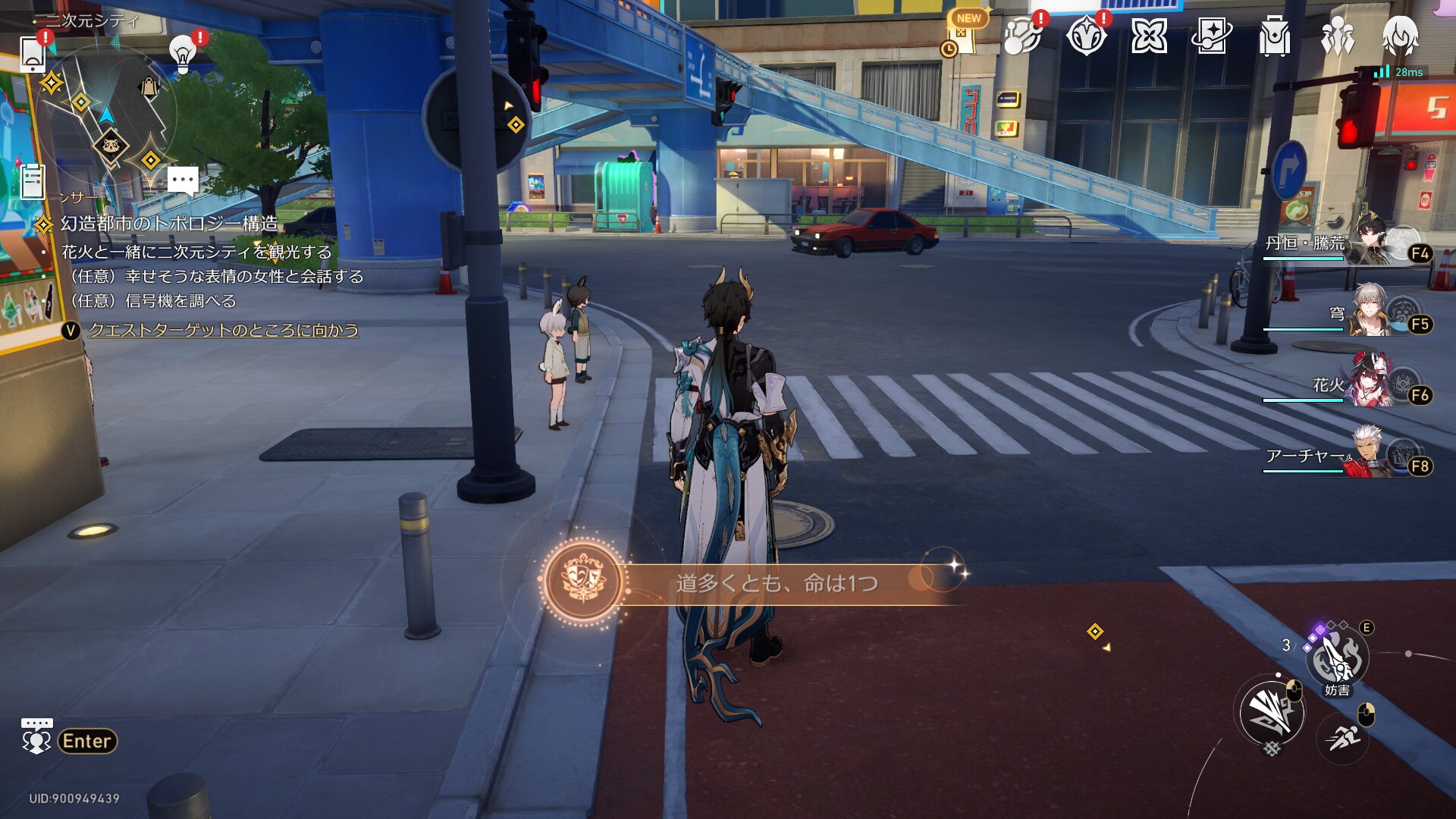The image size is (1456, 819).
Task: Open the team setup icon
Action: coord(1337,36)
